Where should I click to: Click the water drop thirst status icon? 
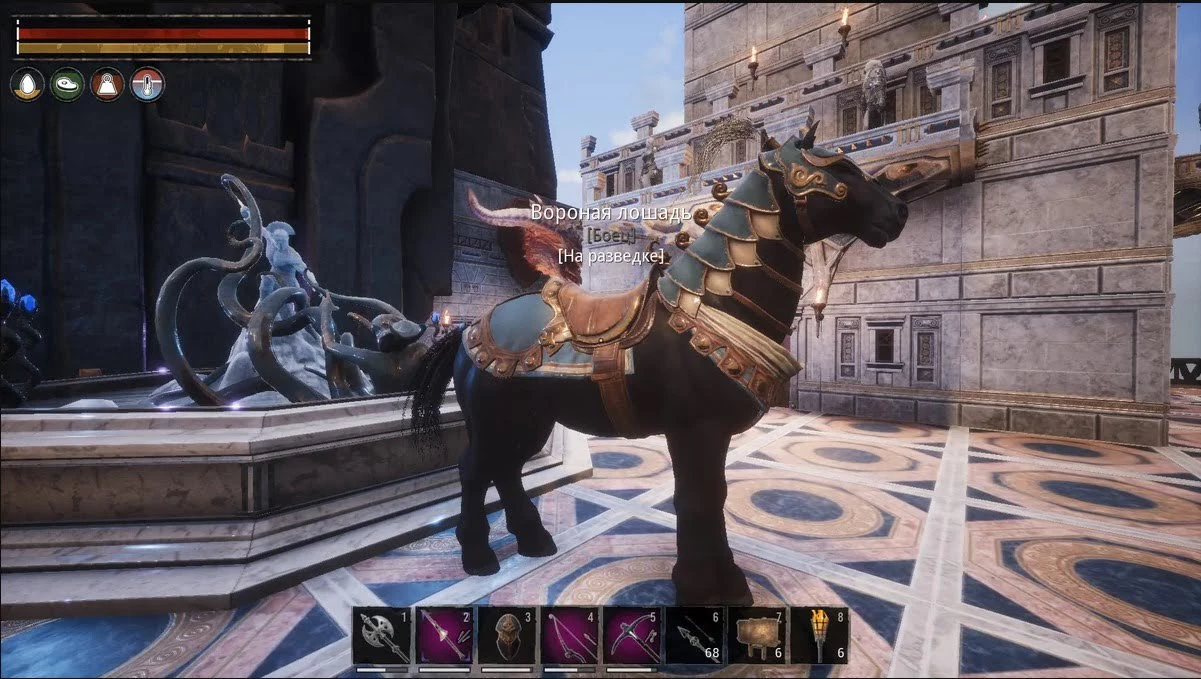(27, 84)
